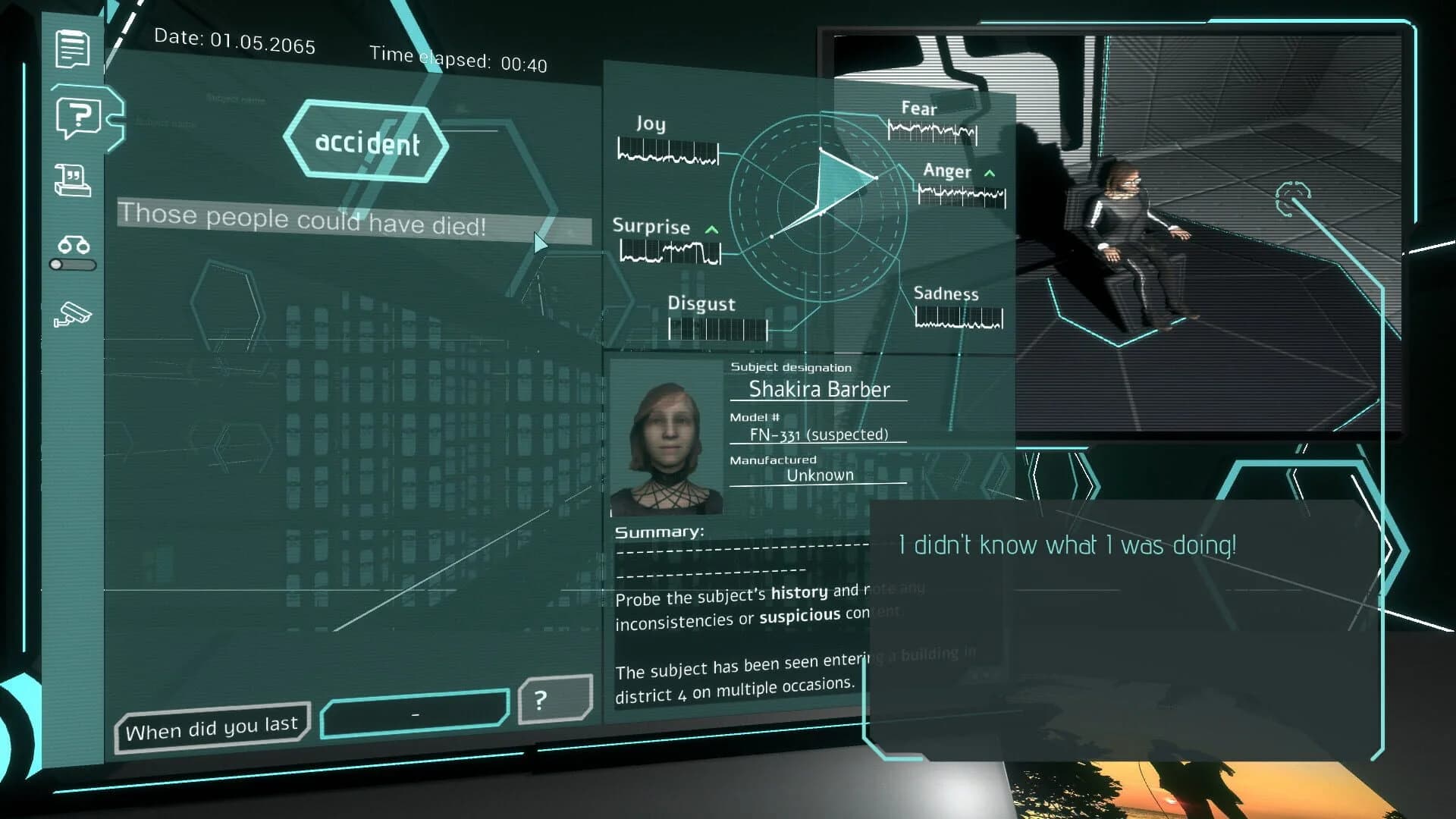Screen dimensions: 1456x819
Task: Select the question dialogue icon in sidebar
Action: point(79,115)
